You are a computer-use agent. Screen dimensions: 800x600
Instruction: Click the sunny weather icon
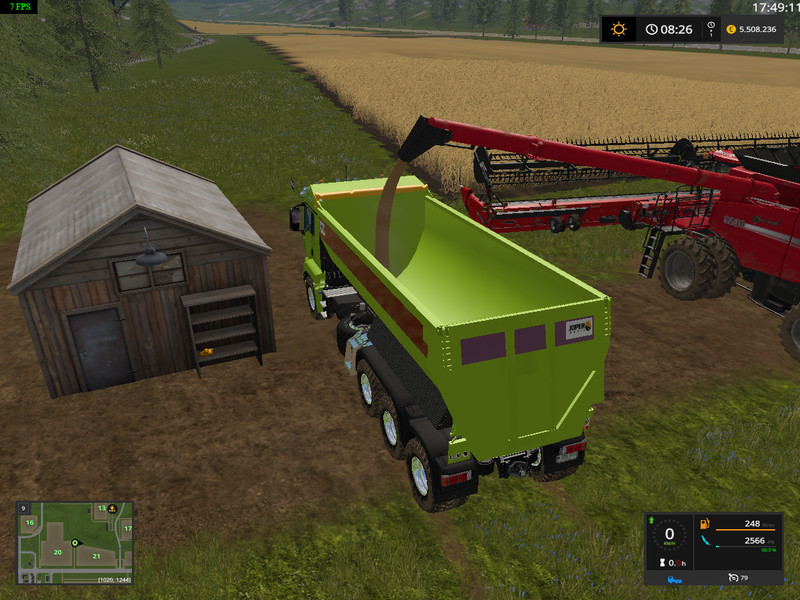point(618,29)
